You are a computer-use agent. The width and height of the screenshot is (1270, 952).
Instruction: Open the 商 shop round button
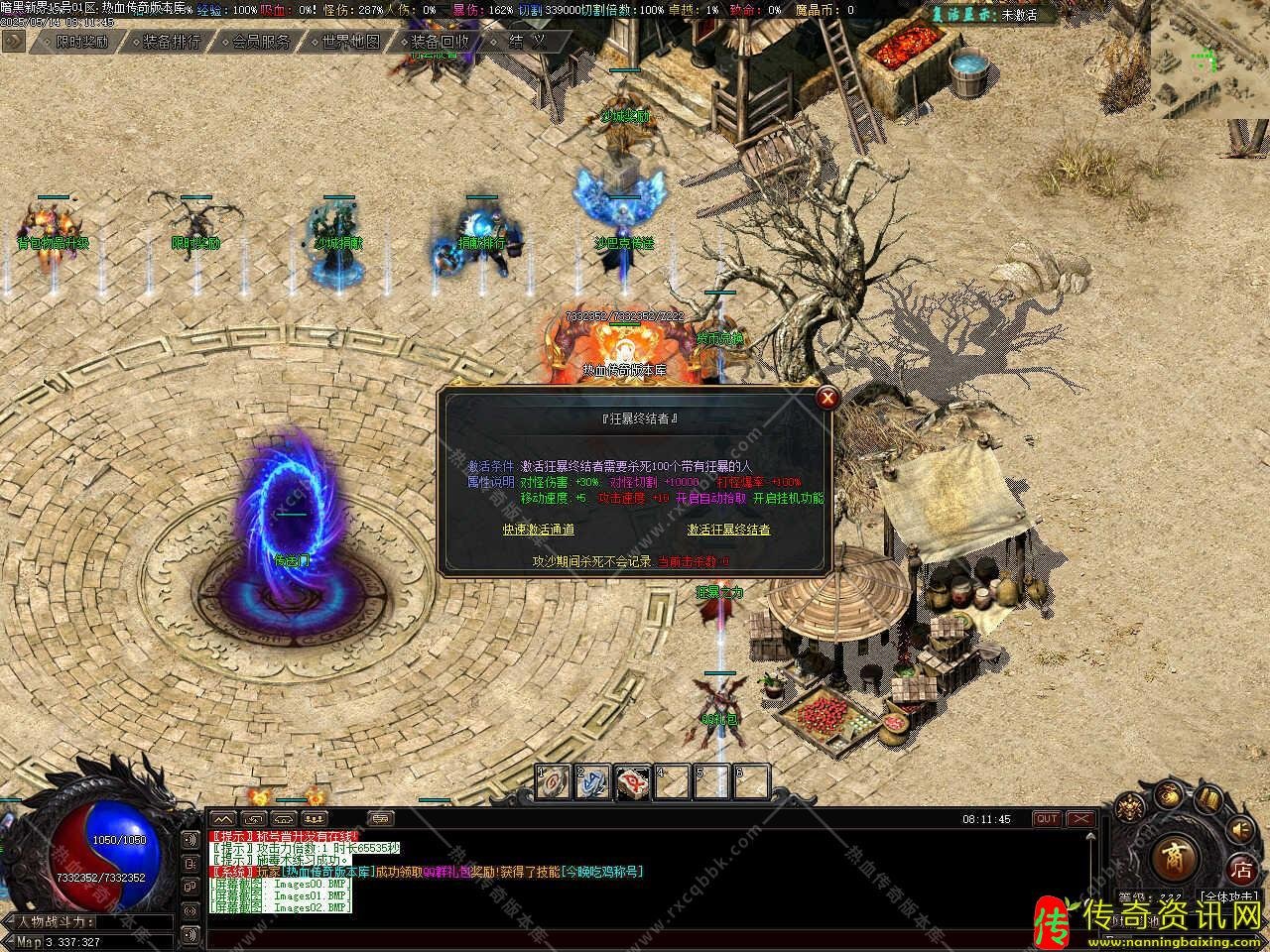click(1175, 856)
